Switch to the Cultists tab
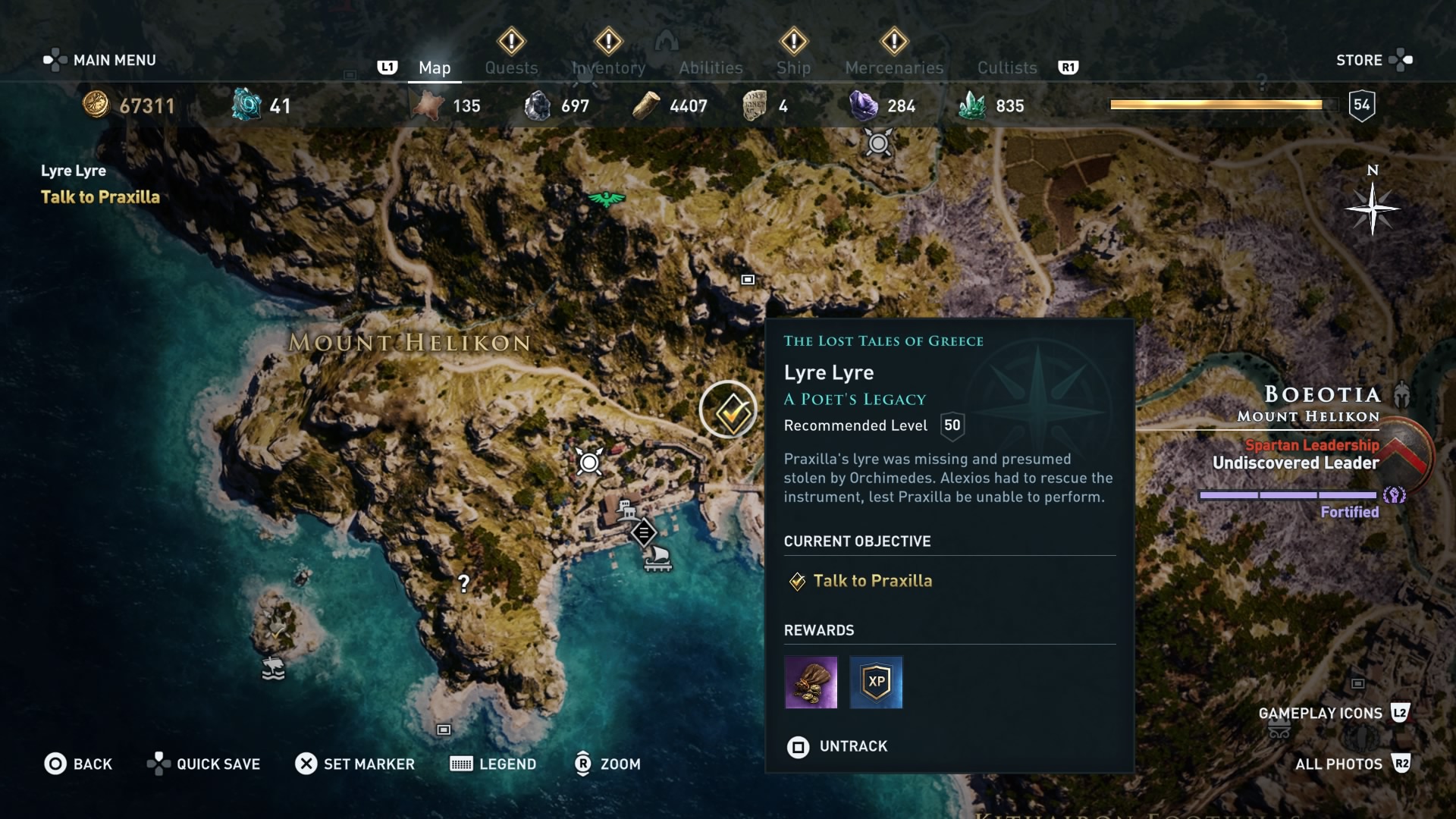 pos(1006,67)
